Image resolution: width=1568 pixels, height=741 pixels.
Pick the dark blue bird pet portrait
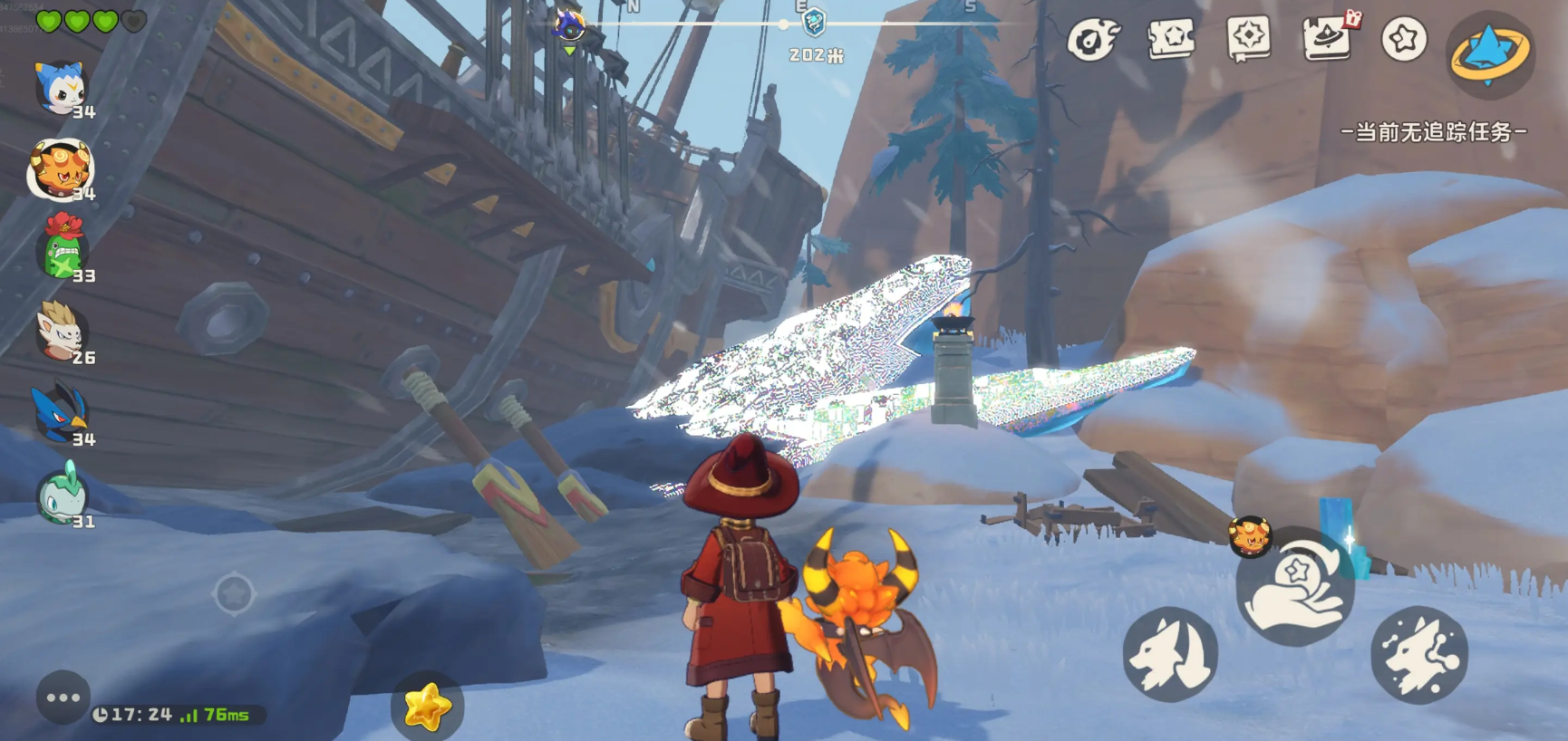tap(60, 413)
